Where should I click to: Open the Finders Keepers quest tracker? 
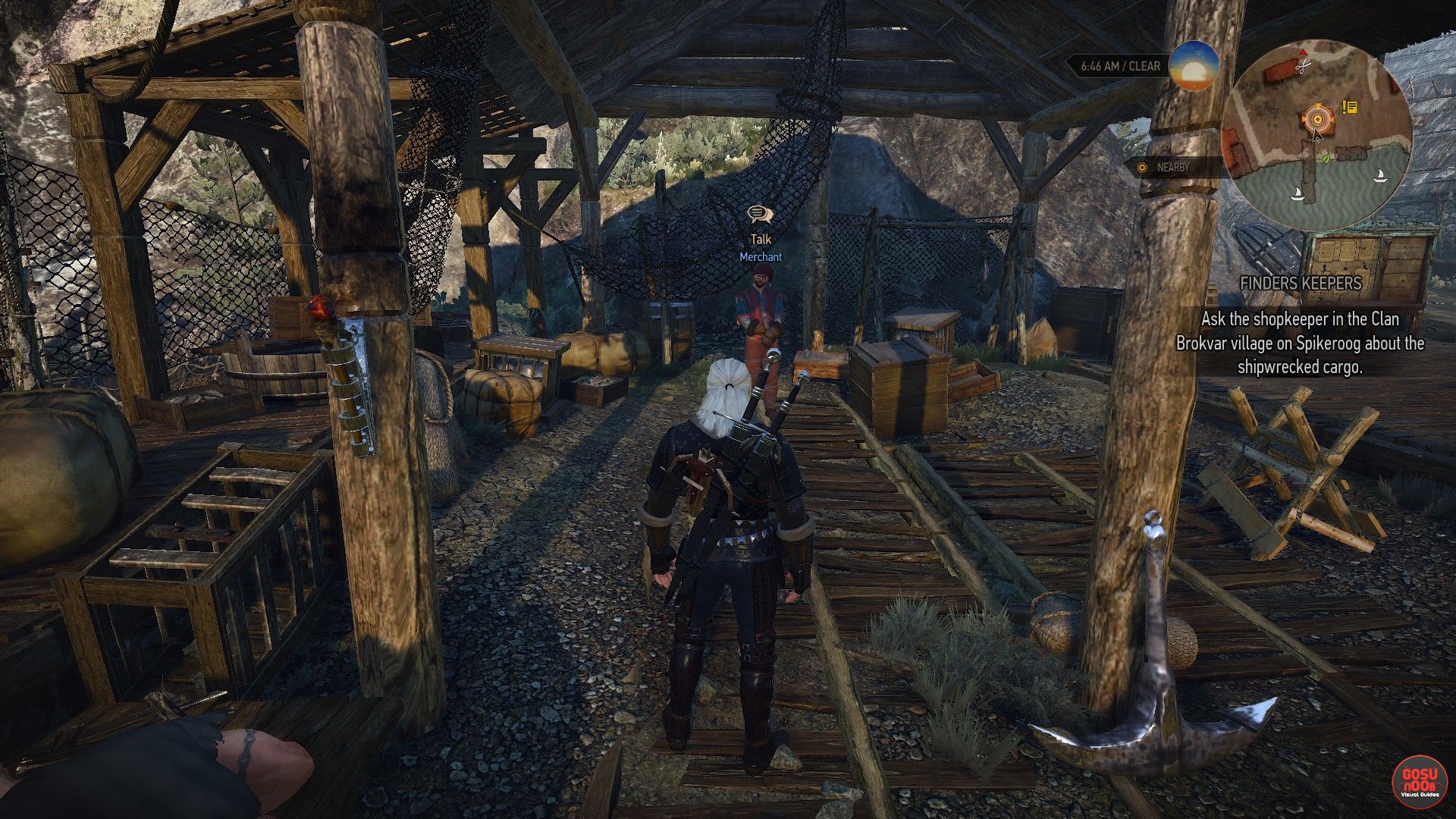1301,284
